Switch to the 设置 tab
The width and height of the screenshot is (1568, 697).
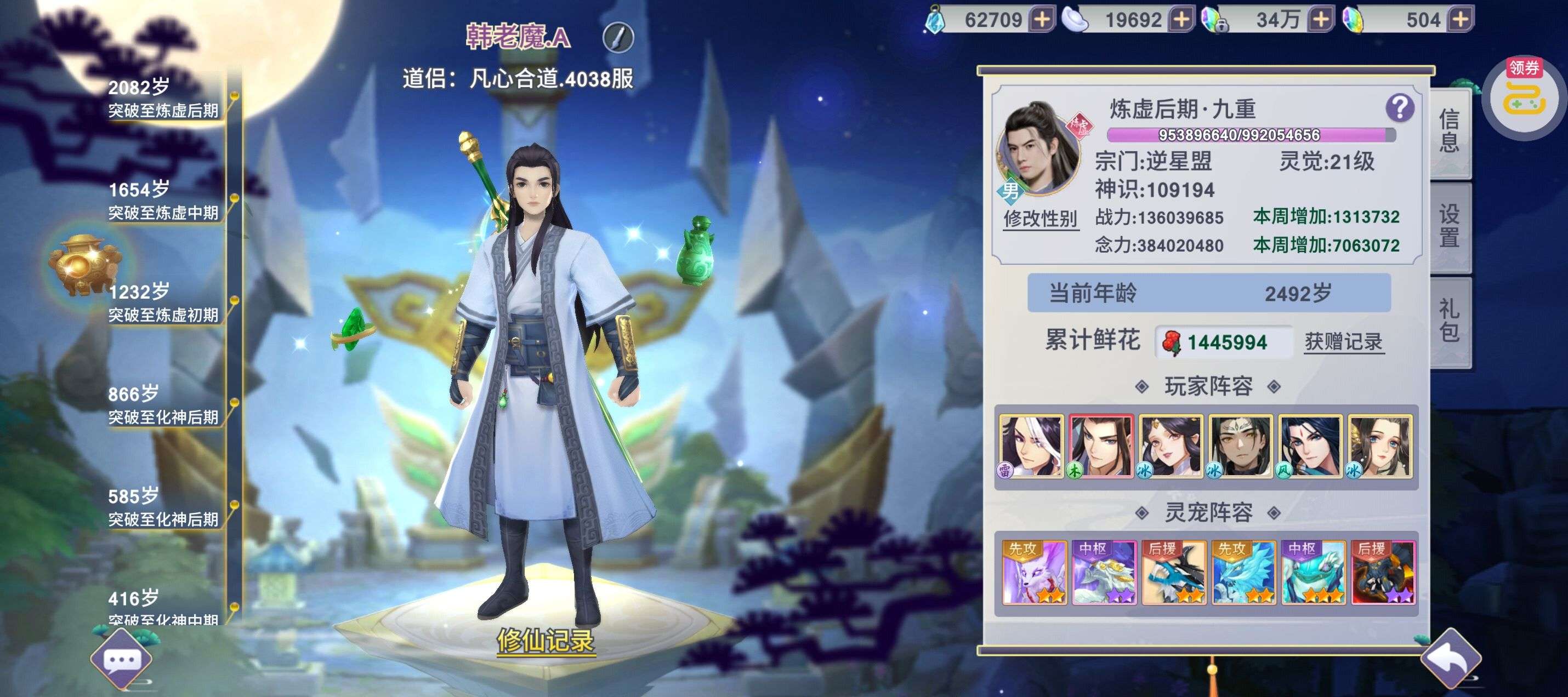point(1450,225)
